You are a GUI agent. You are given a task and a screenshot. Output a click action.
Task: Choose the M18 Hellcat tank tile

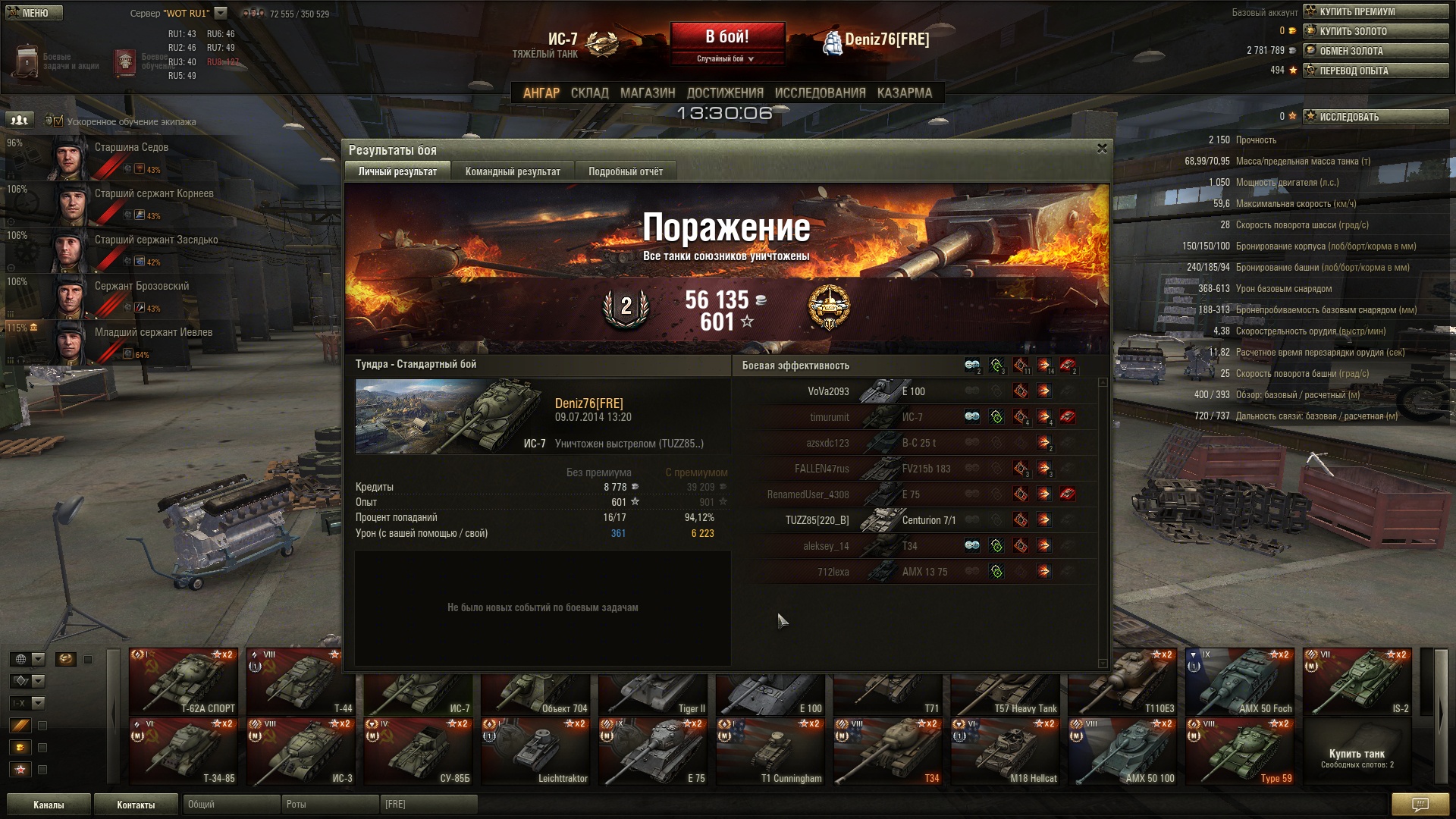coord(1006,751)
